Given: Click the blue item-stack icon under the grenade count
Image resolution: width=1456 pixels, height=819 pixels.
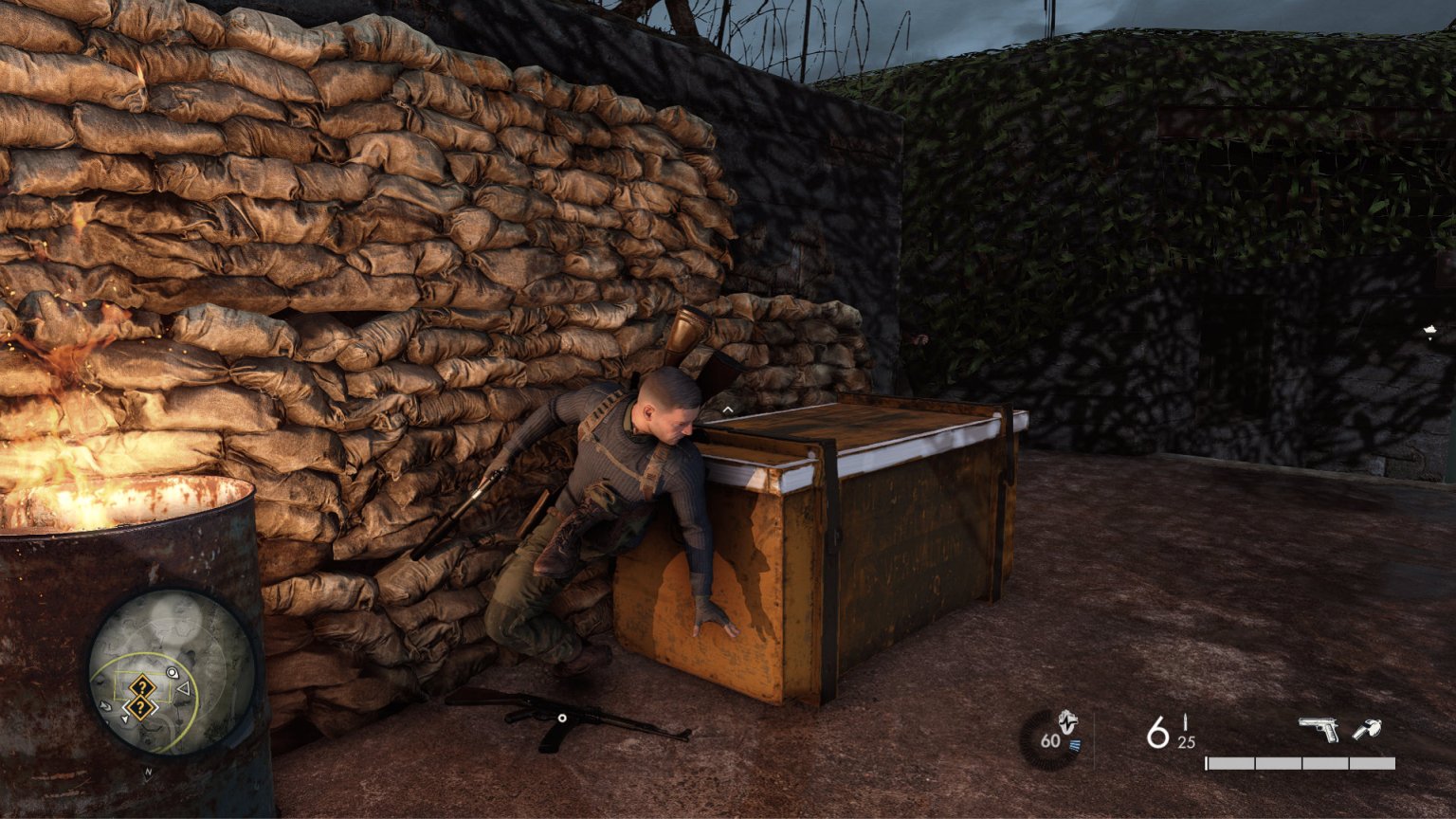Looking at the screenshot, I should 1075,745.
